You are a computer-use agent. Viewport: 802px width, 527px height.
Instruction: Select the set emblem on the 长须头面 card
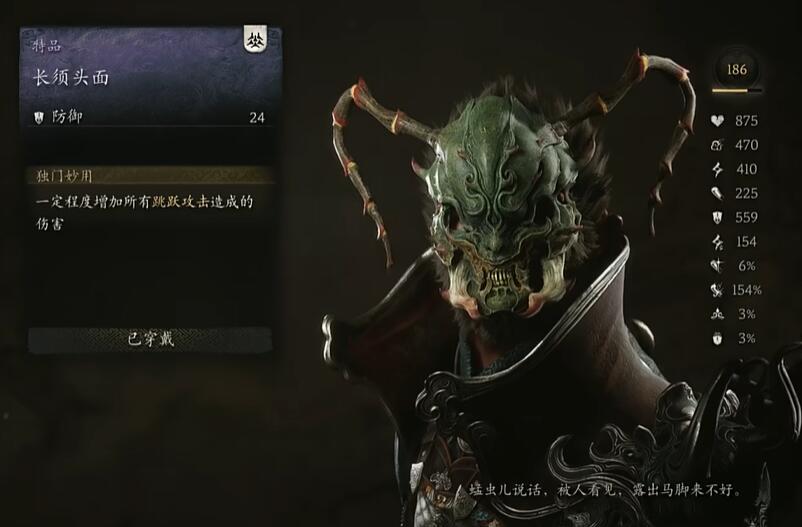(255, 42)
